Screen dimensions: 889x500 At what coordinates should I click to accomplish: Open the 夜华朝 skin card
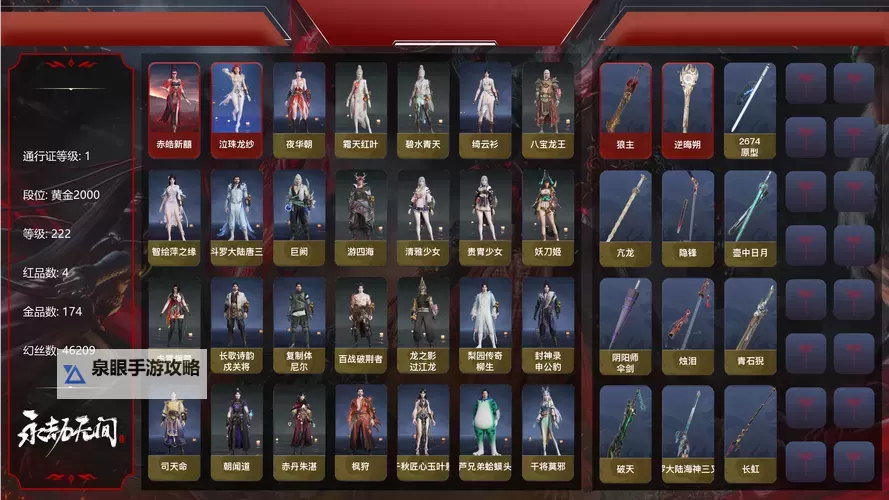(298, 109)
